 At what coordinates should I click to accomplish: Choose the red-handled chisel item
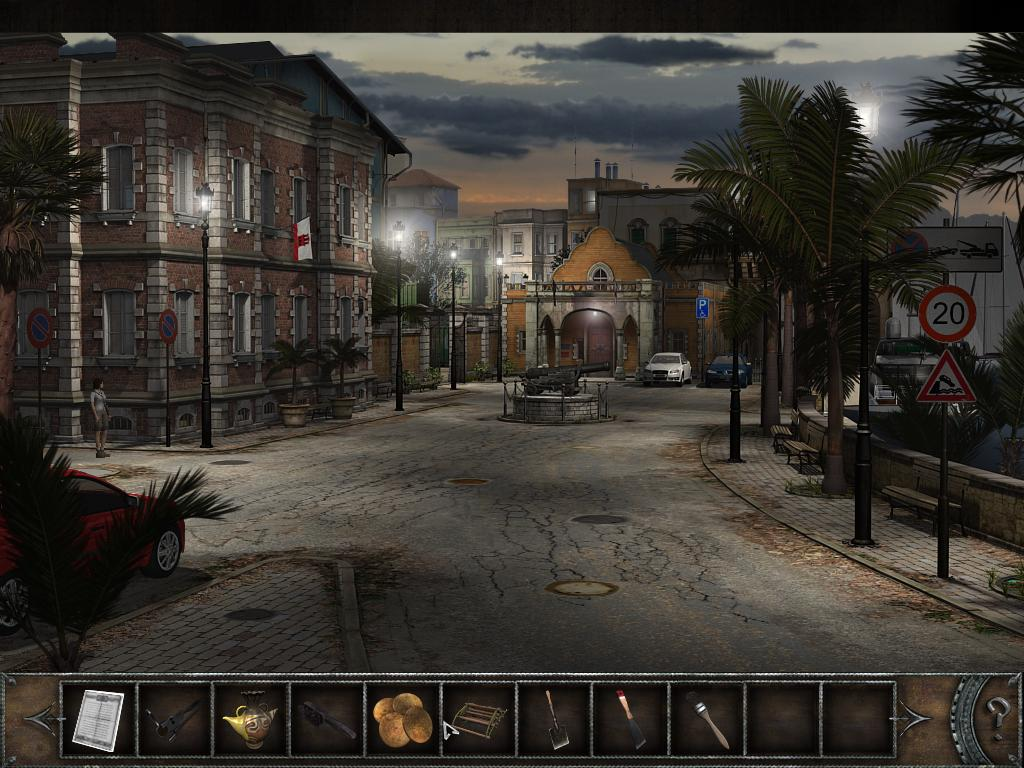[x=631, y=719]
